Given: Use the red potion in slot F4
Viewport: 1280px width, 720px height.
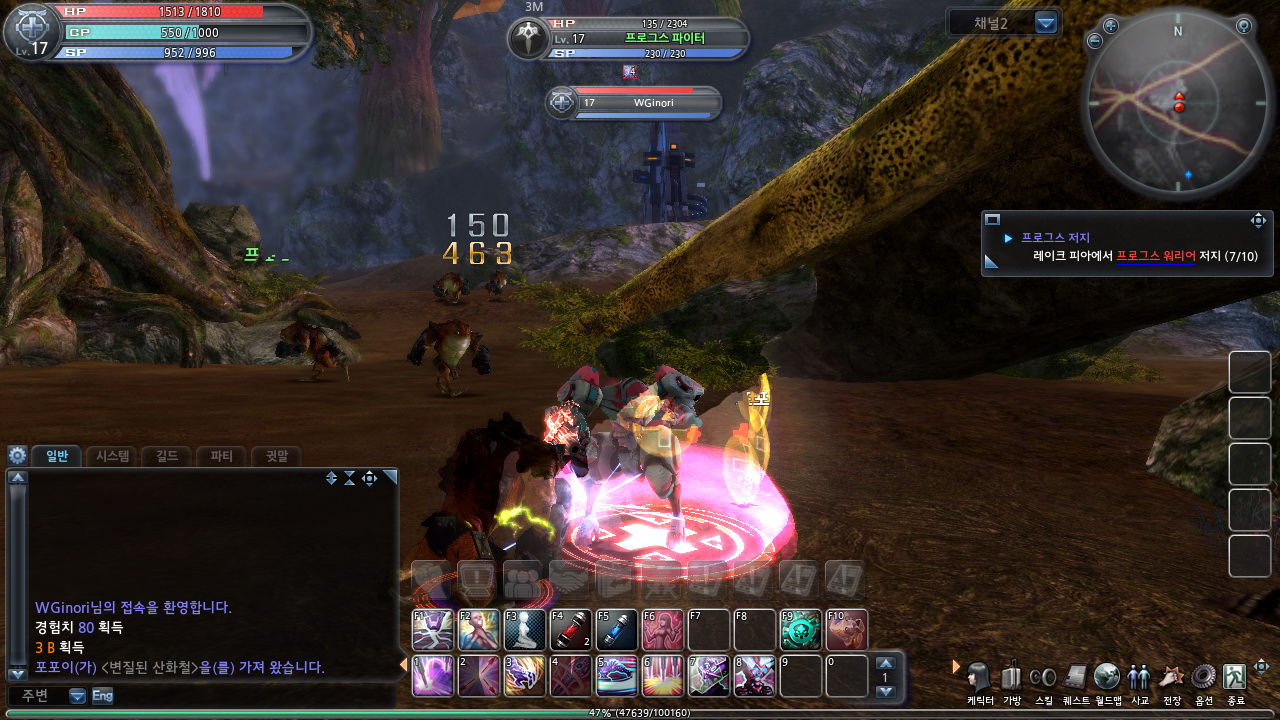Looking at the screenshot, I should (x=571, y=630).
